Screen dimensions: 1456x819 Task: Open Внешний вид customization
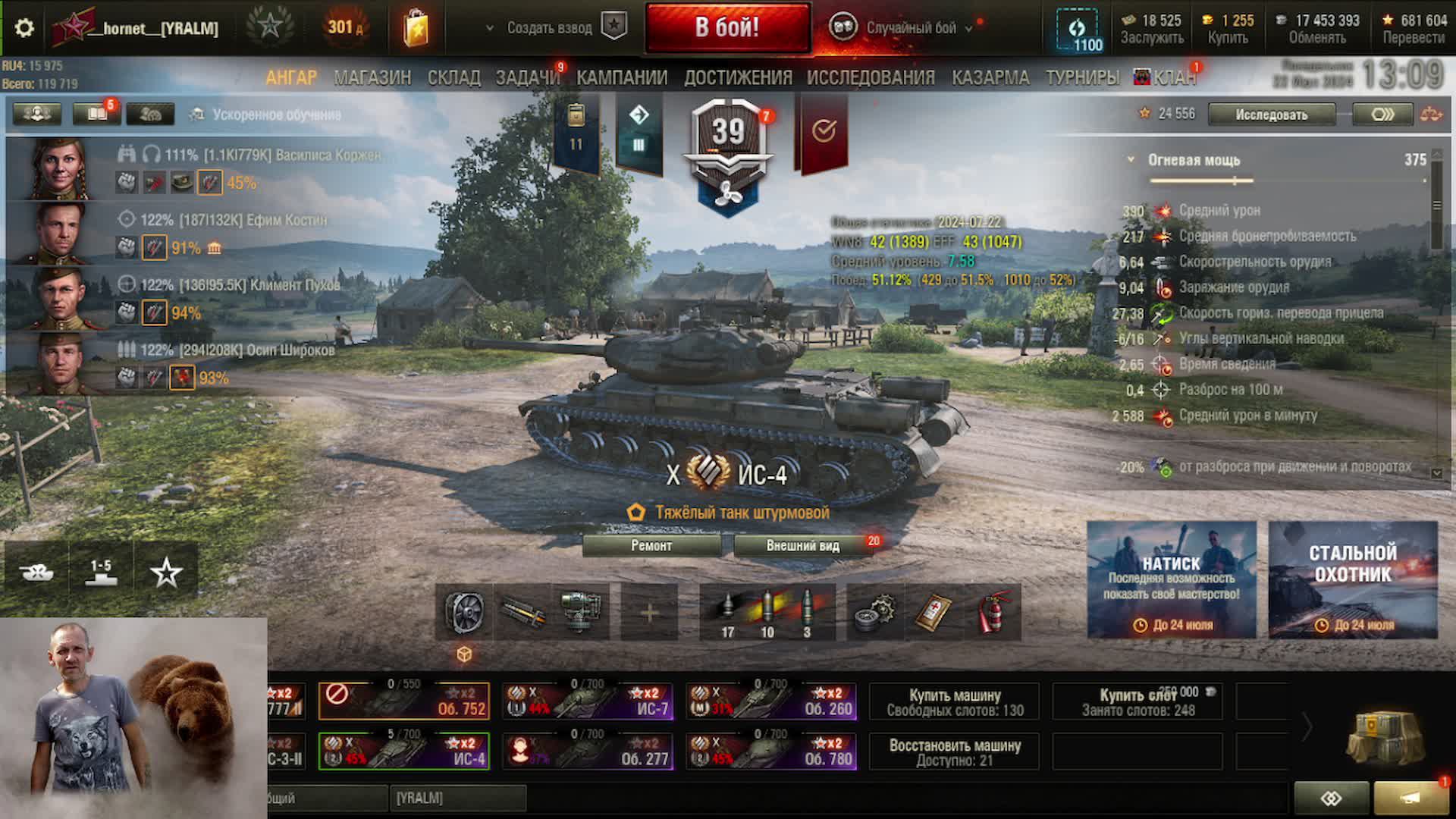[x=802, y=545]
